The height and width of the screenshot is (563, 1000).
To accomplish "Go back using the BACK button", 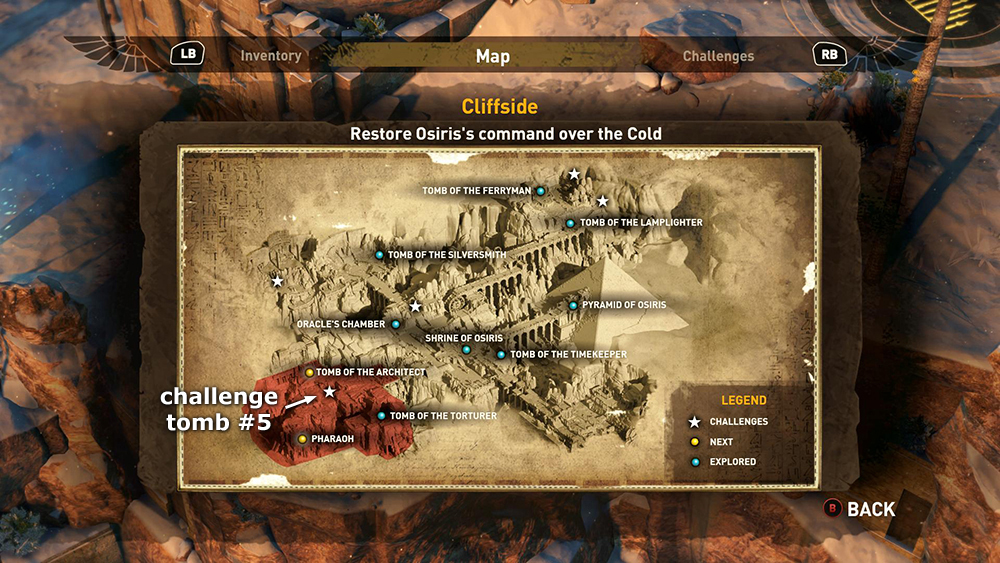I will click(859, 509).
